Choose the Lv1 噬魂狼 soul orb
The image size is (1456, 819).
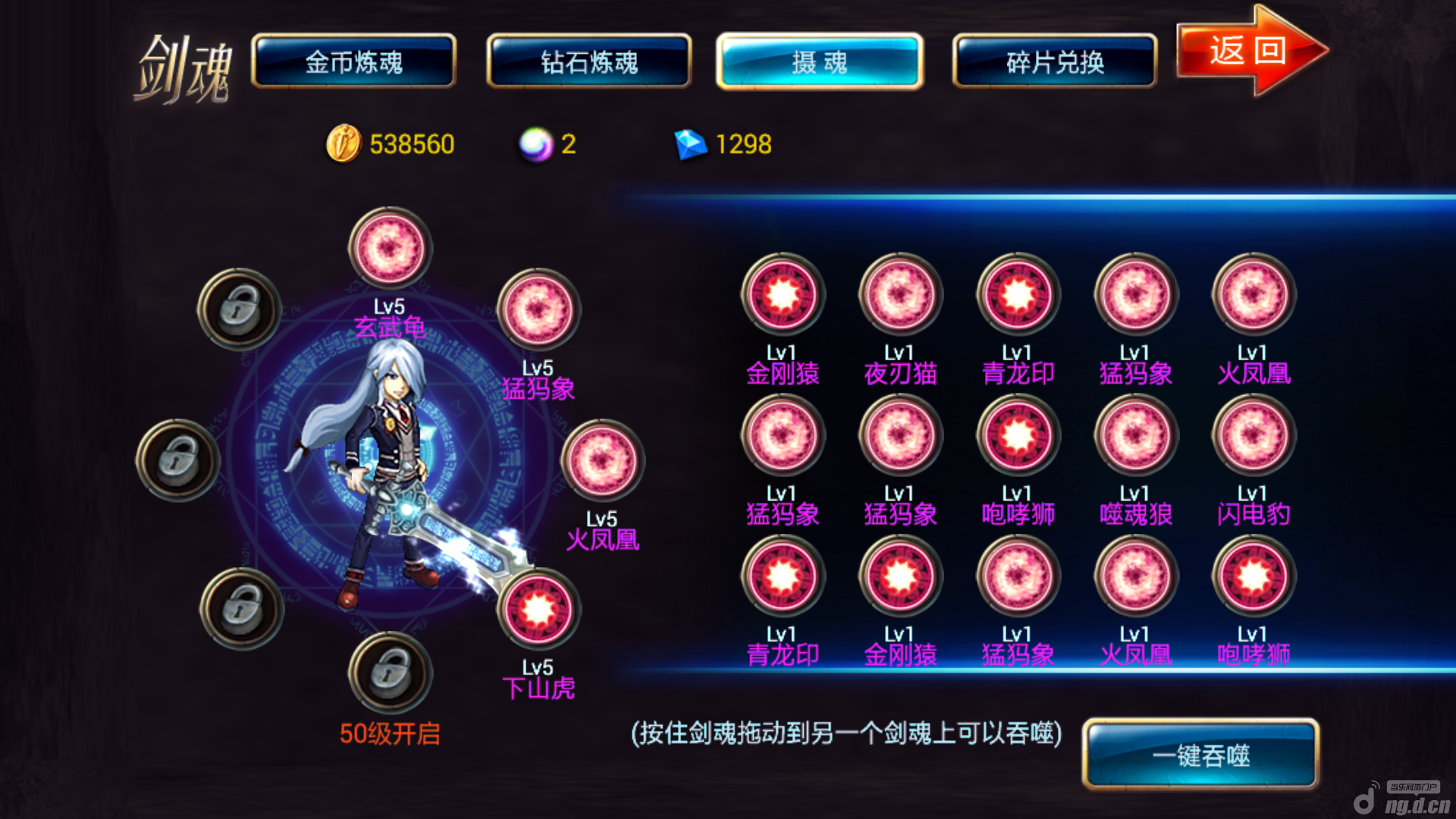(1135, 435)
